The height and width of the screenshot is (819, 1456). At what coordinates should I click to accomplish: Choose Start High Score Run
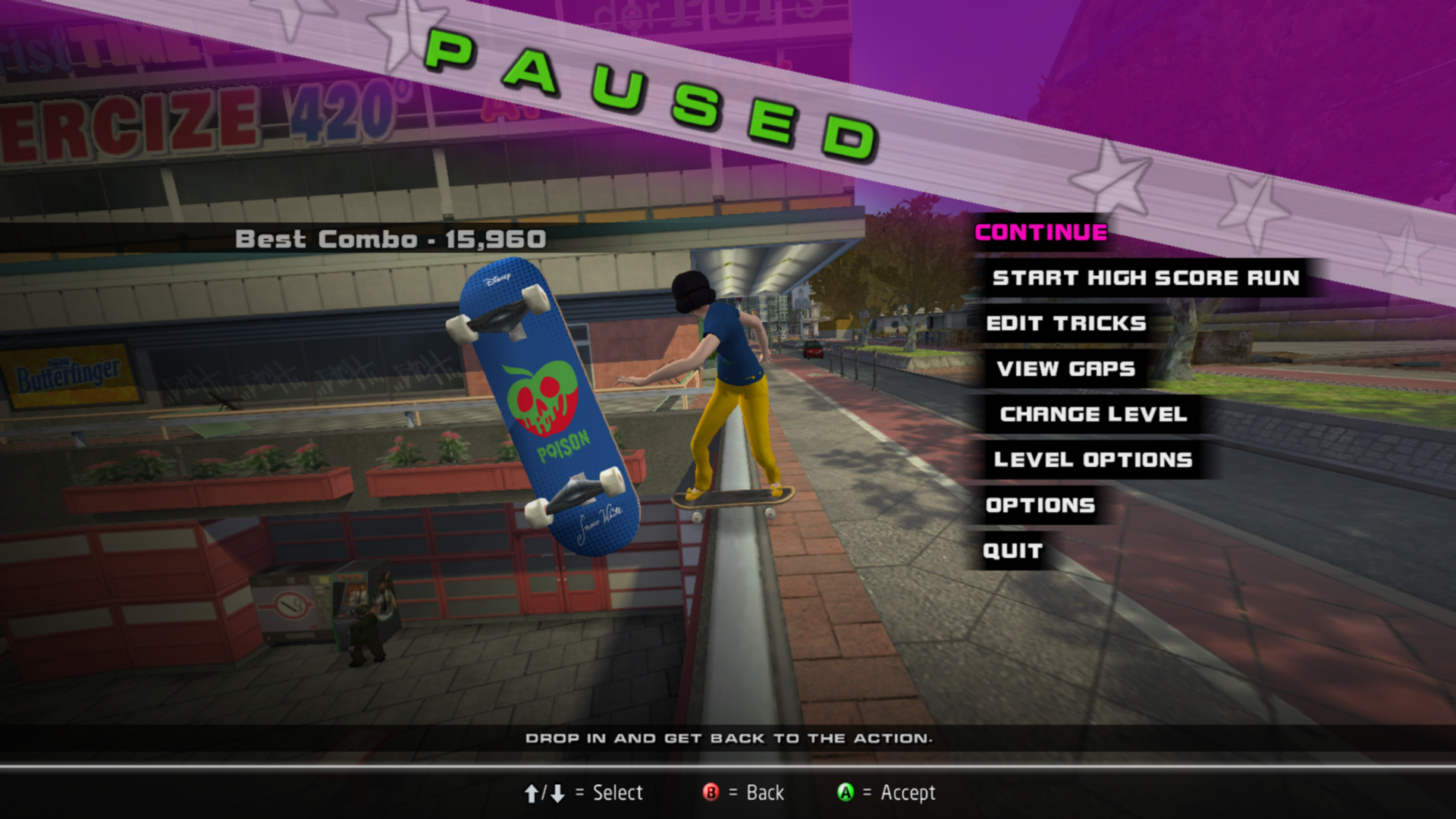pos(1145,278)
